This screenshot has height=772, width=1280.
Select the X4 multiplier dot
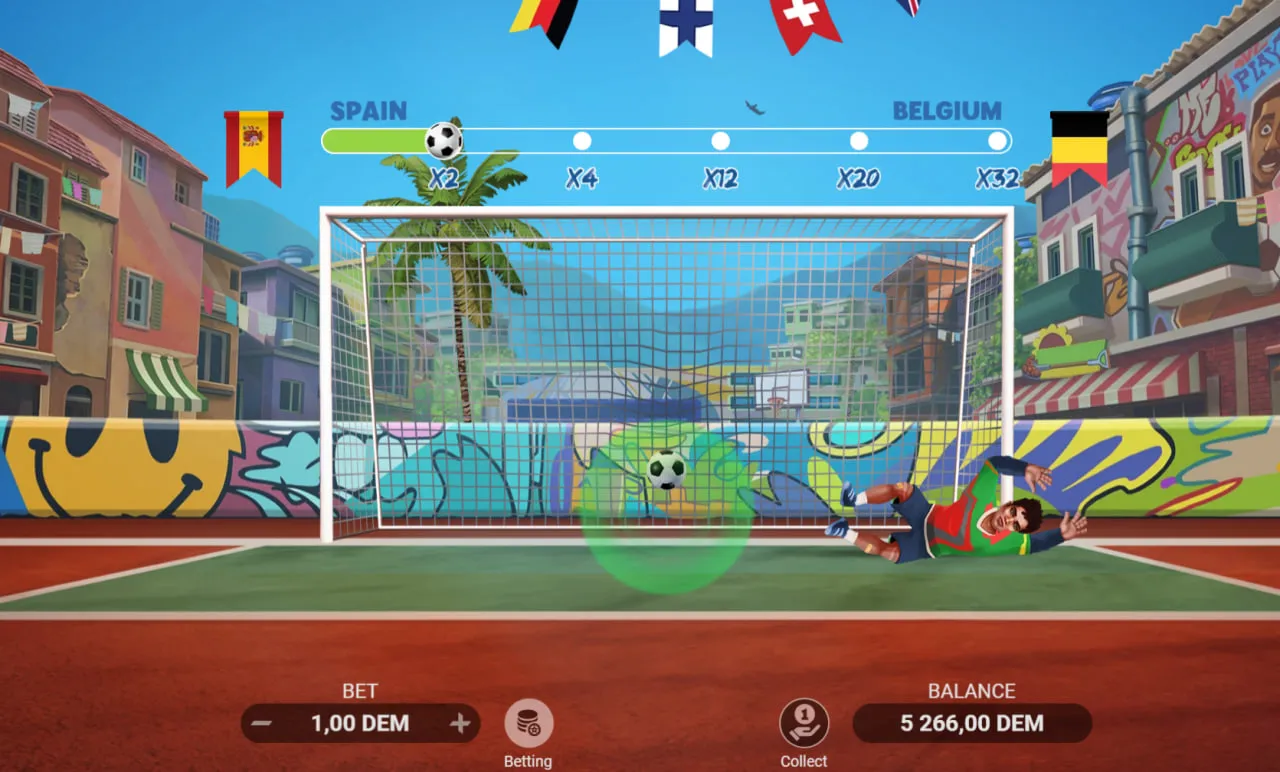pyautogui.click(x=583, y=141)
